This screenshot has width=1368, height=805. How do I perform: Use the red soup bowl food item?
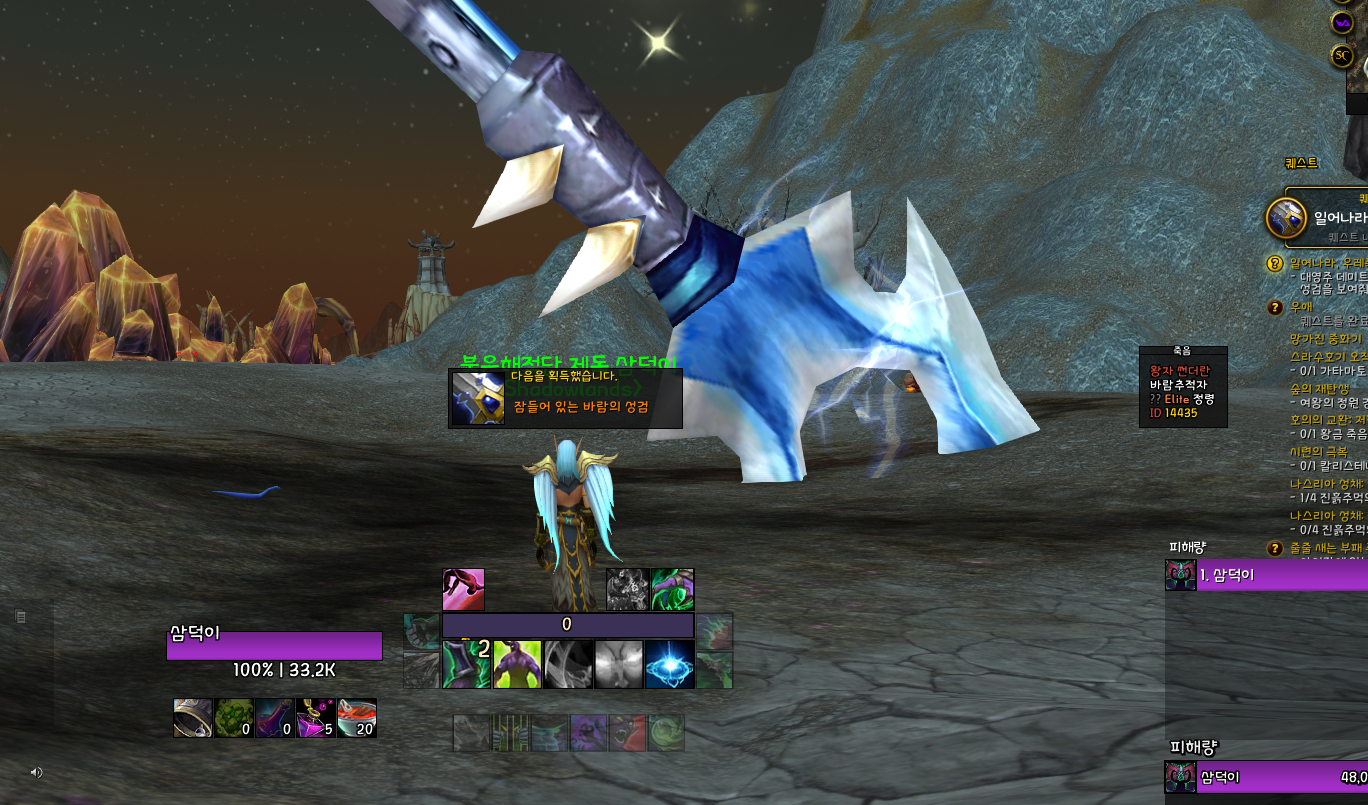(x=357, y=718)
